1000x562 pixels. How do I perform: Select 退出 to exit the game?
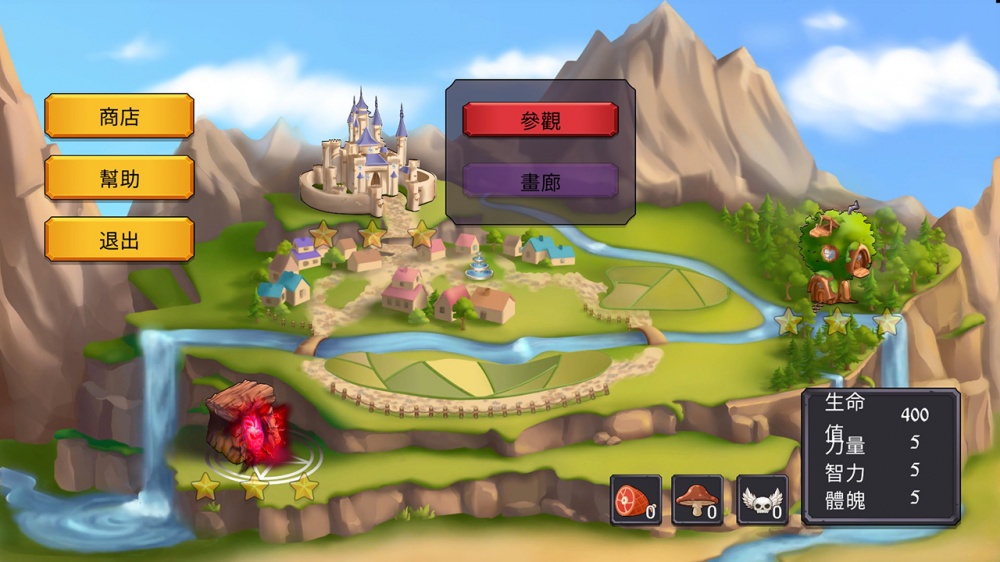coord(119,240)
